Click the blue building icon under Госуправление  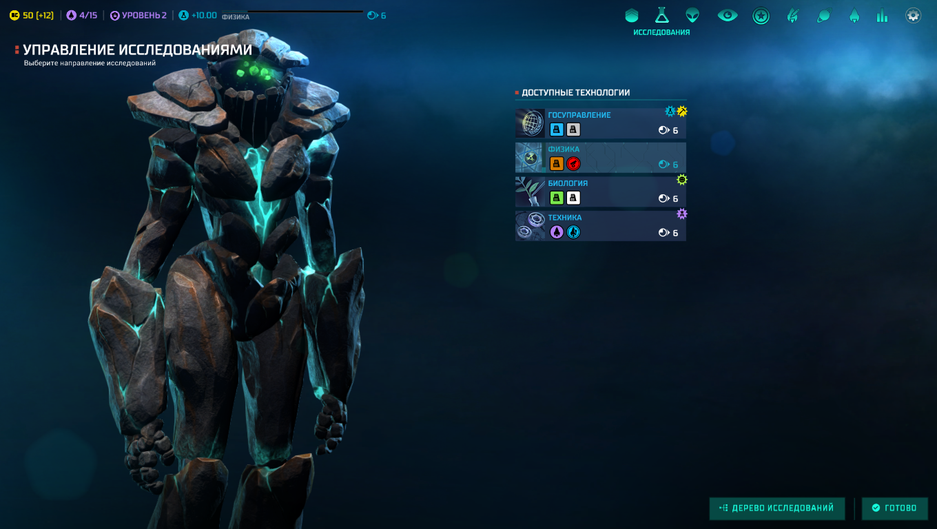click(x=557, y=130)
